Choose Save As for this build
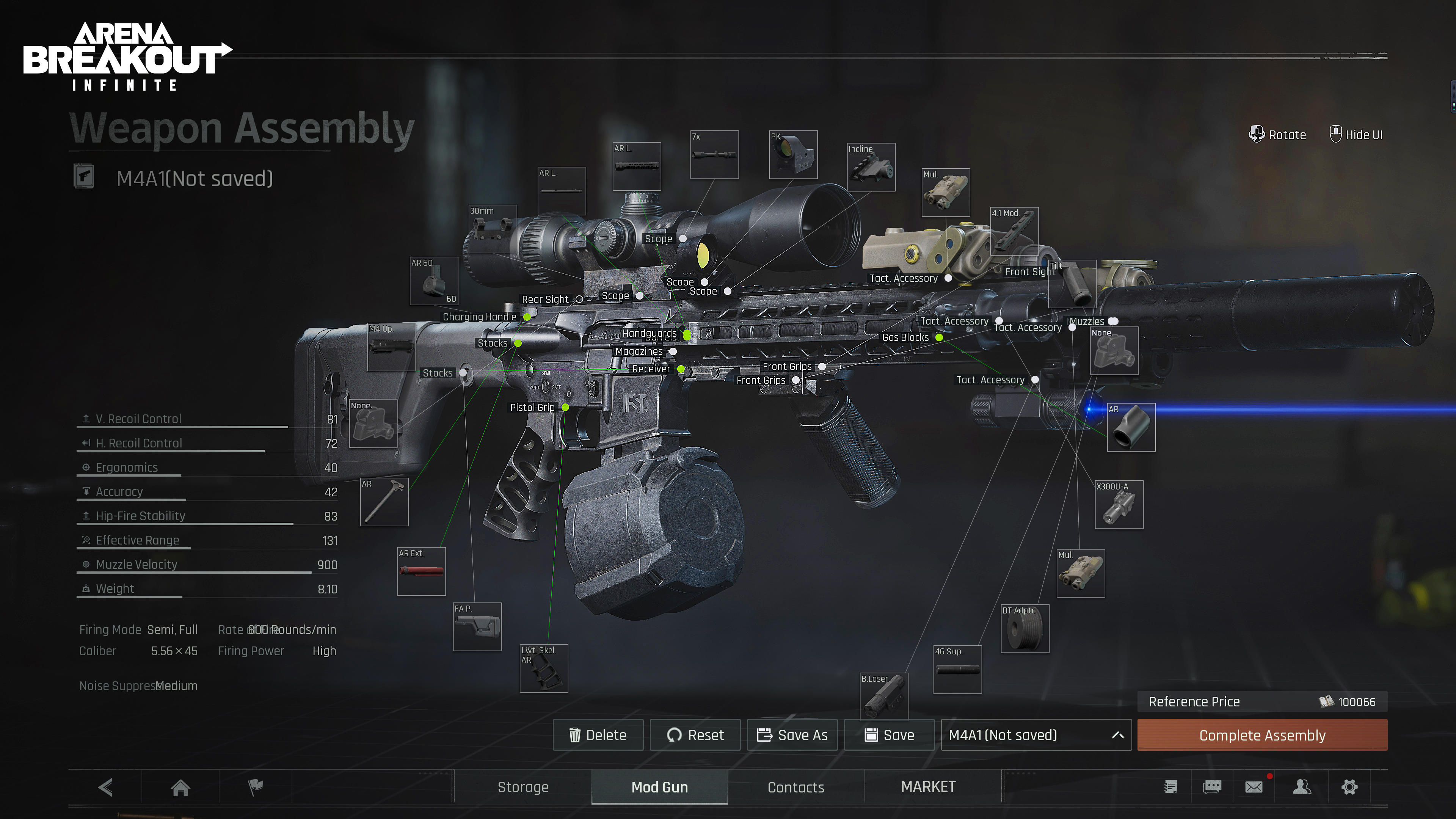Viewport: 1456px width, 819px height. pyautogui.click(x=792, y=735)
